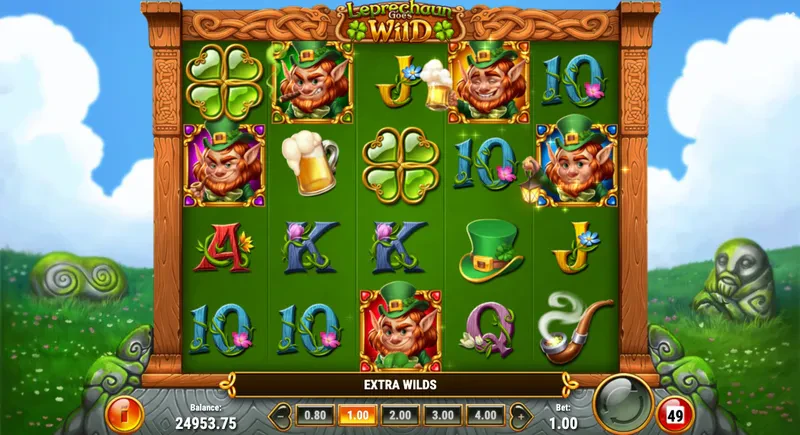Pick the 3.00 bet value

click(x=441, y=413)
